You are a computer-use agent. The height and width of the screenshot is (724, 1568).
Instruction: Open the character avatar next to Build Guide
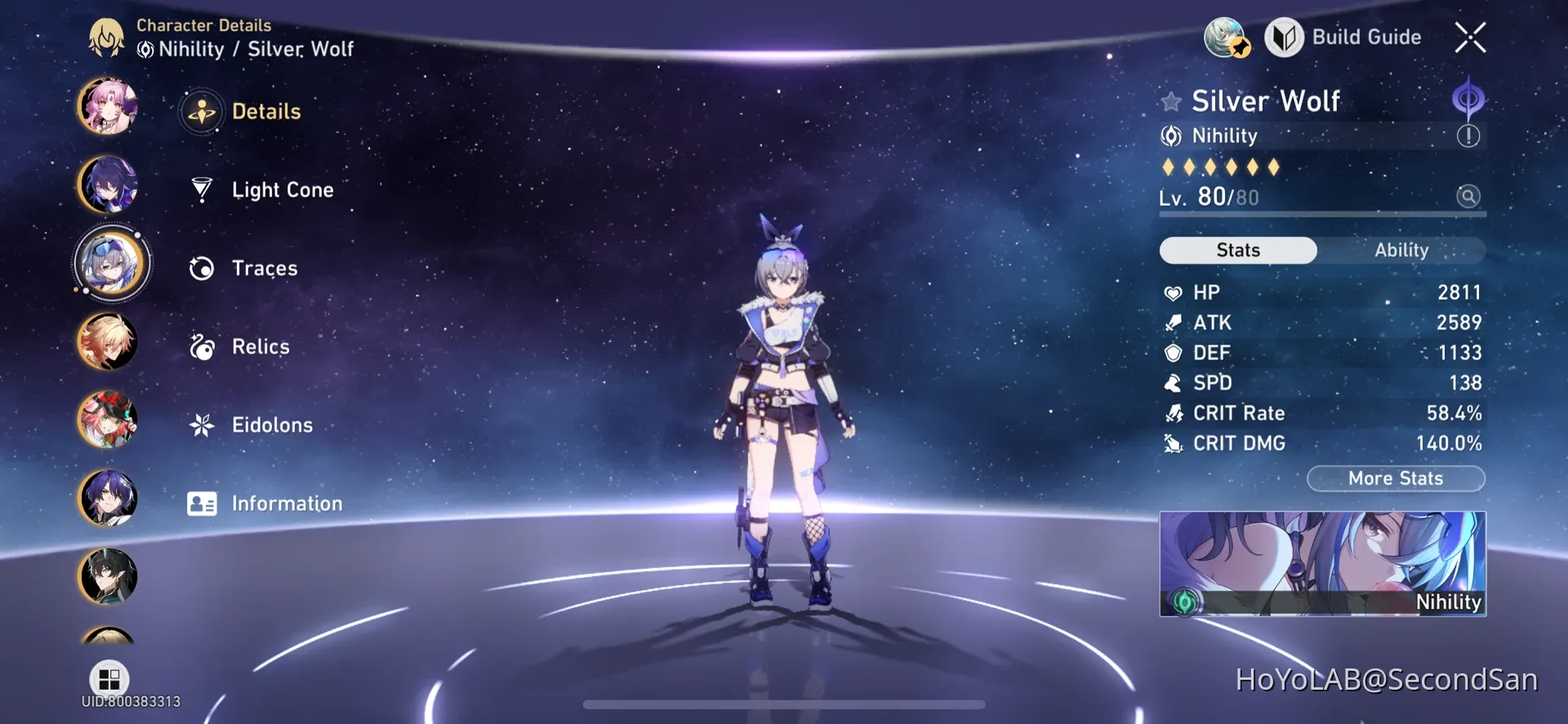click(x=1225, y=37)
